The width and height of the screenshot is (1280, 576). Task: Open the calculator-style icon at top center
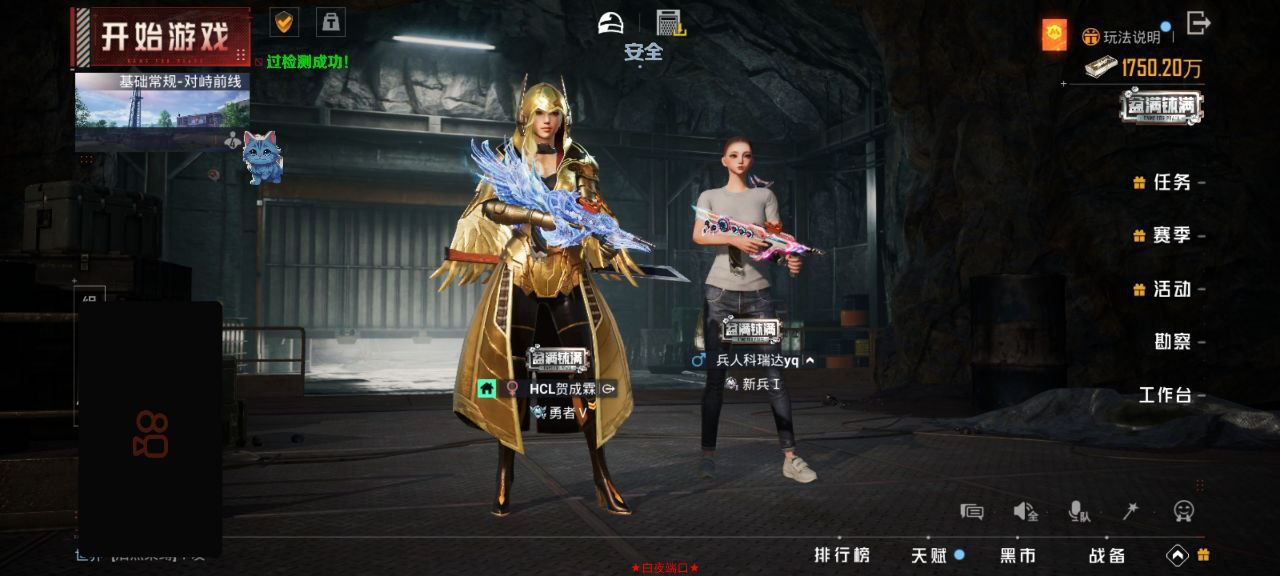pos(669,22)
